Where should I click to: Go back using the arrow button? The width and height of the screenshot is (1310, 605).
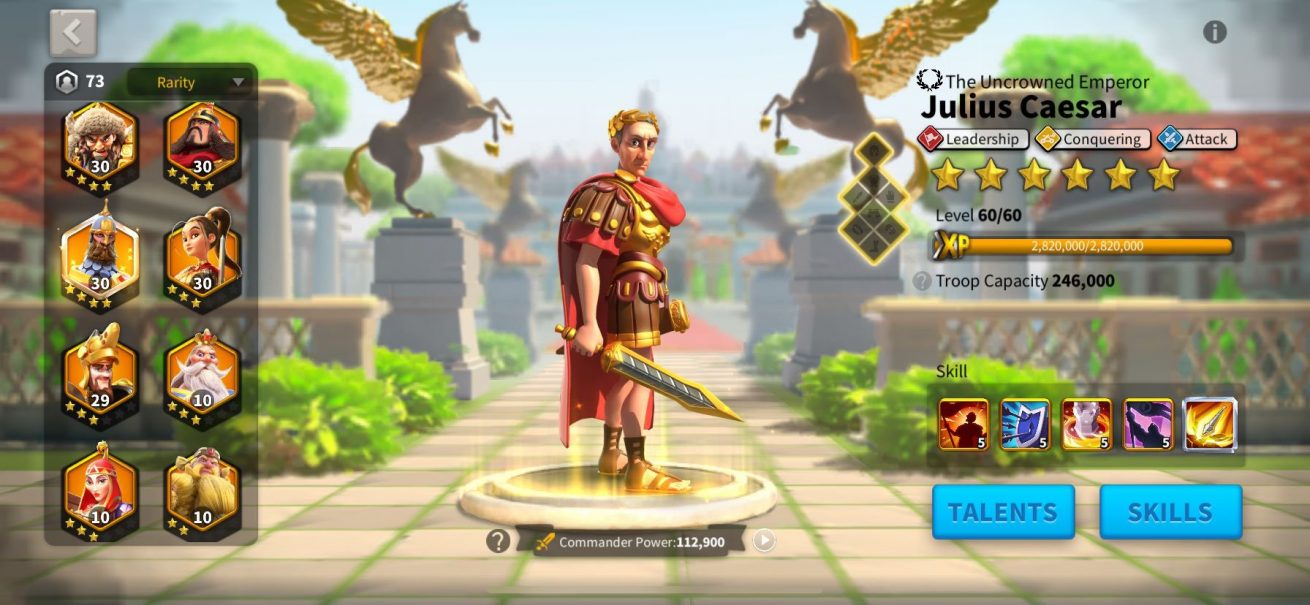coord(73,33)
